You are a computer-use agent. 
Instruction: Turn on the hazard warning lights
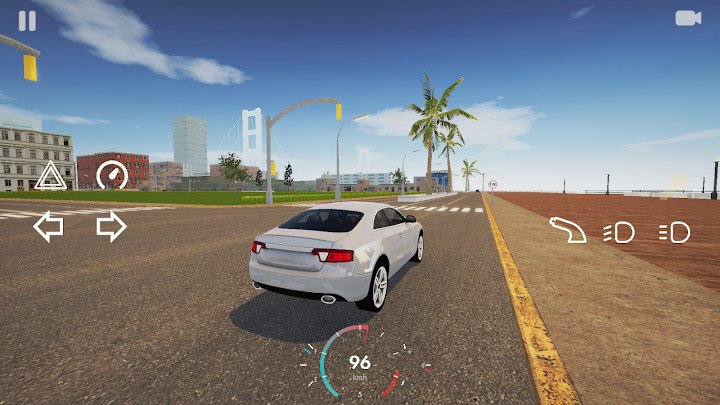pyautogui.click(x=50, y=178)
